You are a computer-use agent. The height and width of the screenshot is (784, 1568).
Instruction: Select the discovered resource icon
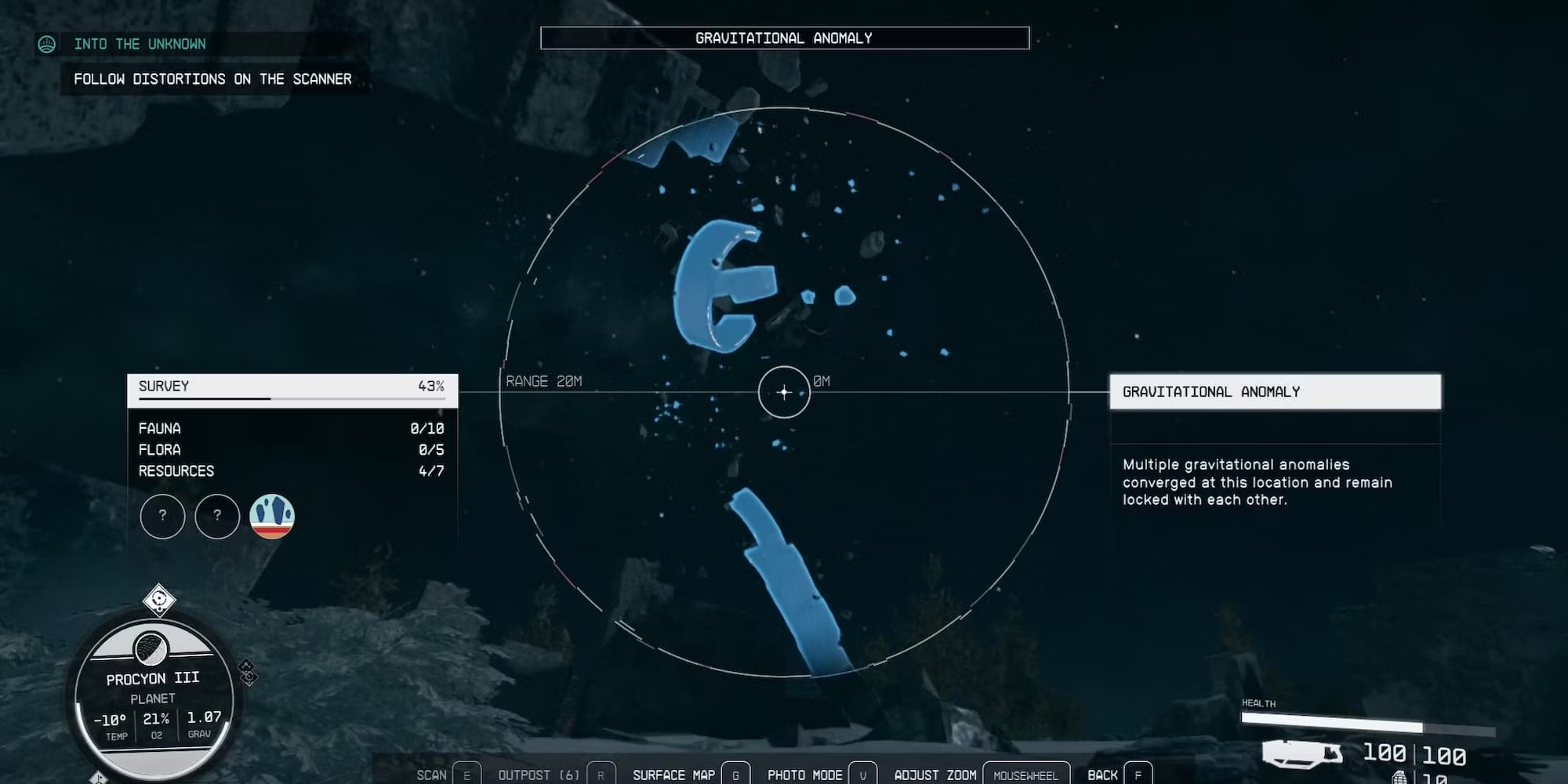[x=271, y=517]
